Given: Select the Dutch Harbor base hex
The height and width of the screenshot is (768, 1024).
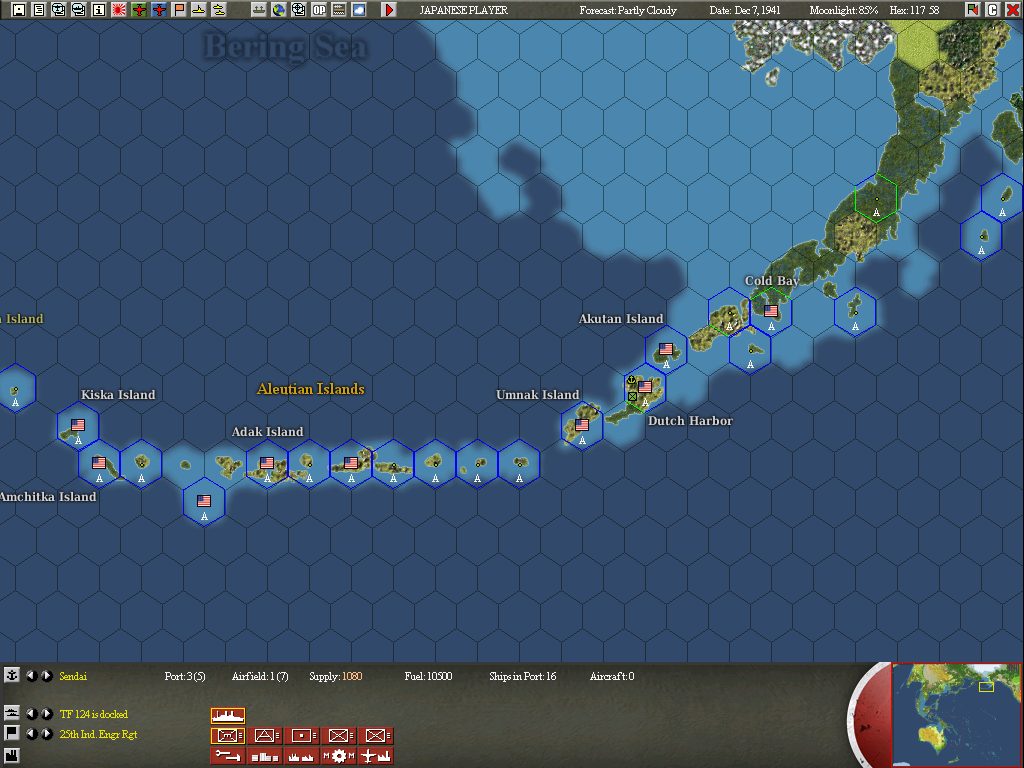Looking at the screenshot, I should point(644,388).
